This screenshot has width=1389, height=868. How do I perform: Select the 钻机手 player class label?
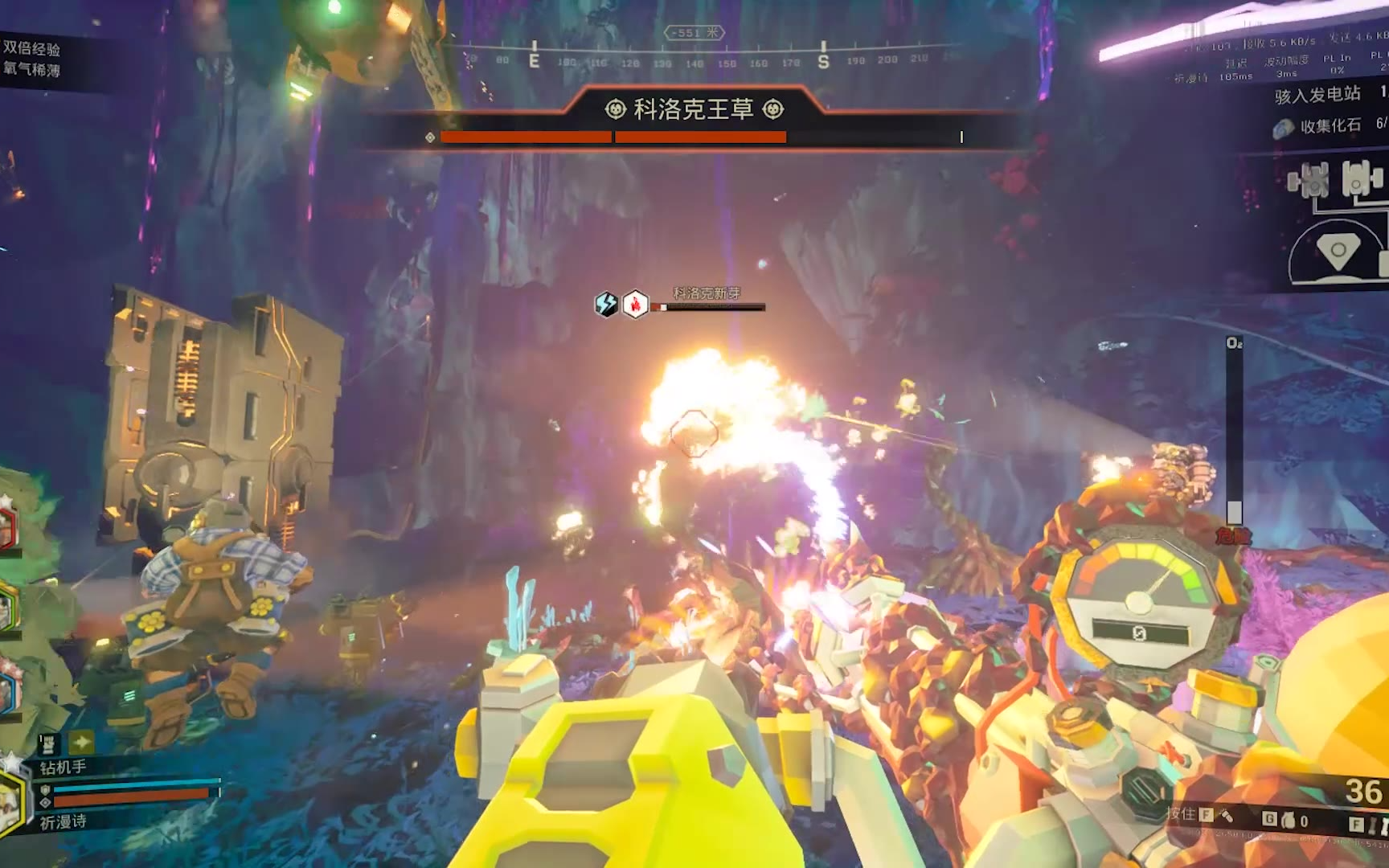click(63, 767)
